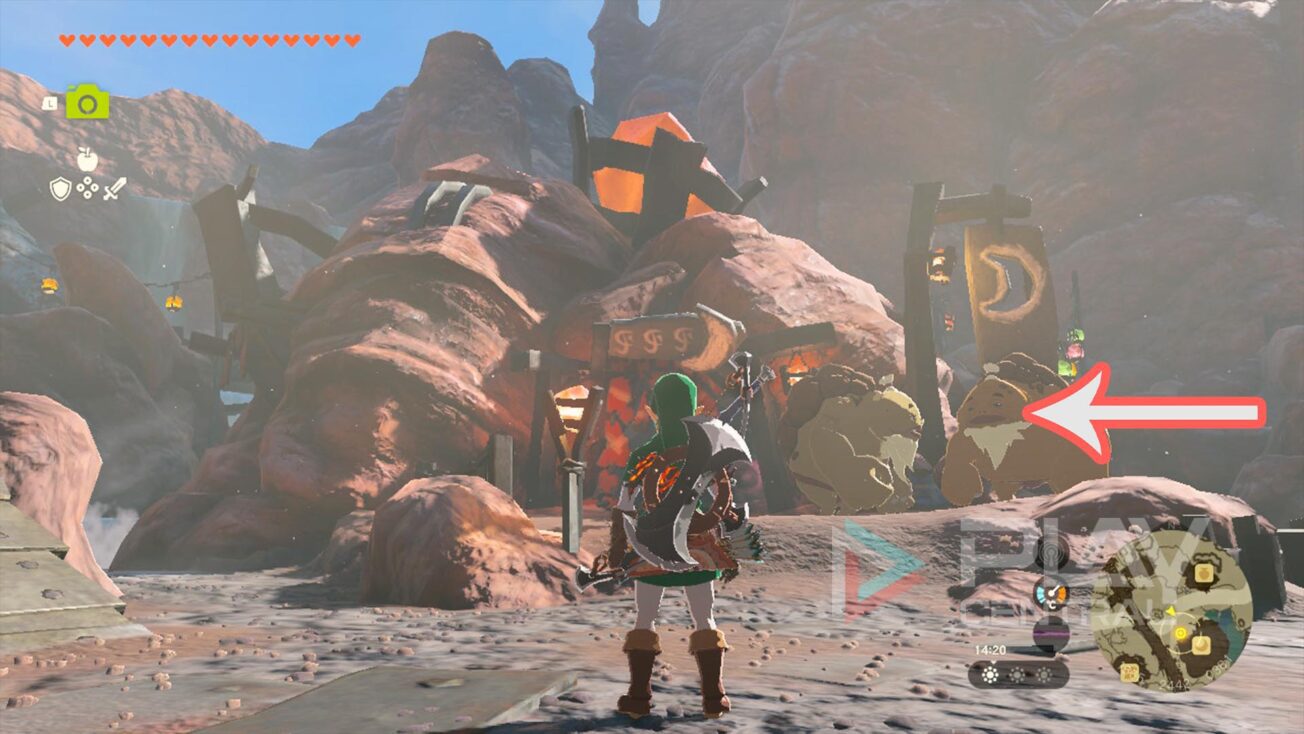Click the apple food icon in the HUD
1304x734 pixels.
pos(87,160)
